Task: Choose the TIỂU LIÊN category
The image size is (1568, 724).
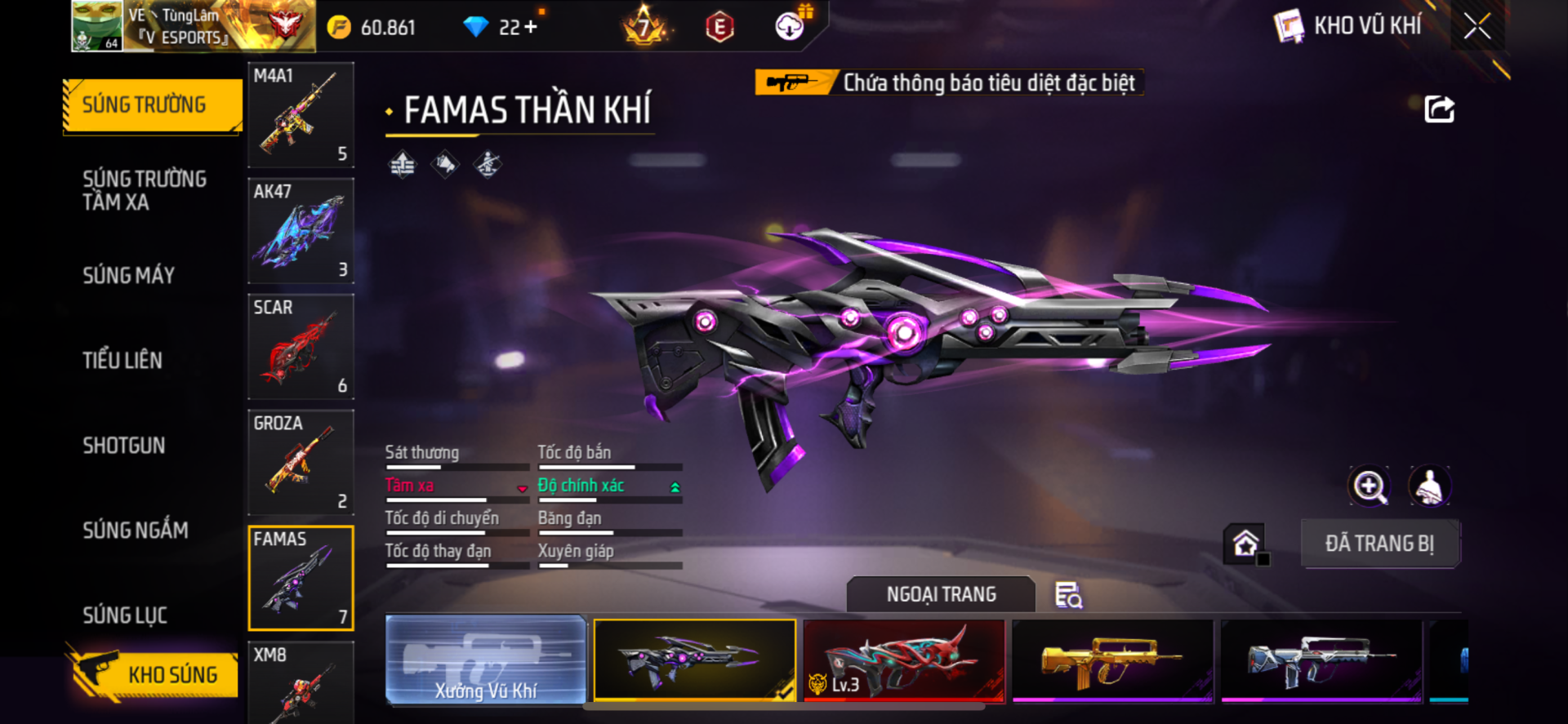Action: (x=122, y=360)
